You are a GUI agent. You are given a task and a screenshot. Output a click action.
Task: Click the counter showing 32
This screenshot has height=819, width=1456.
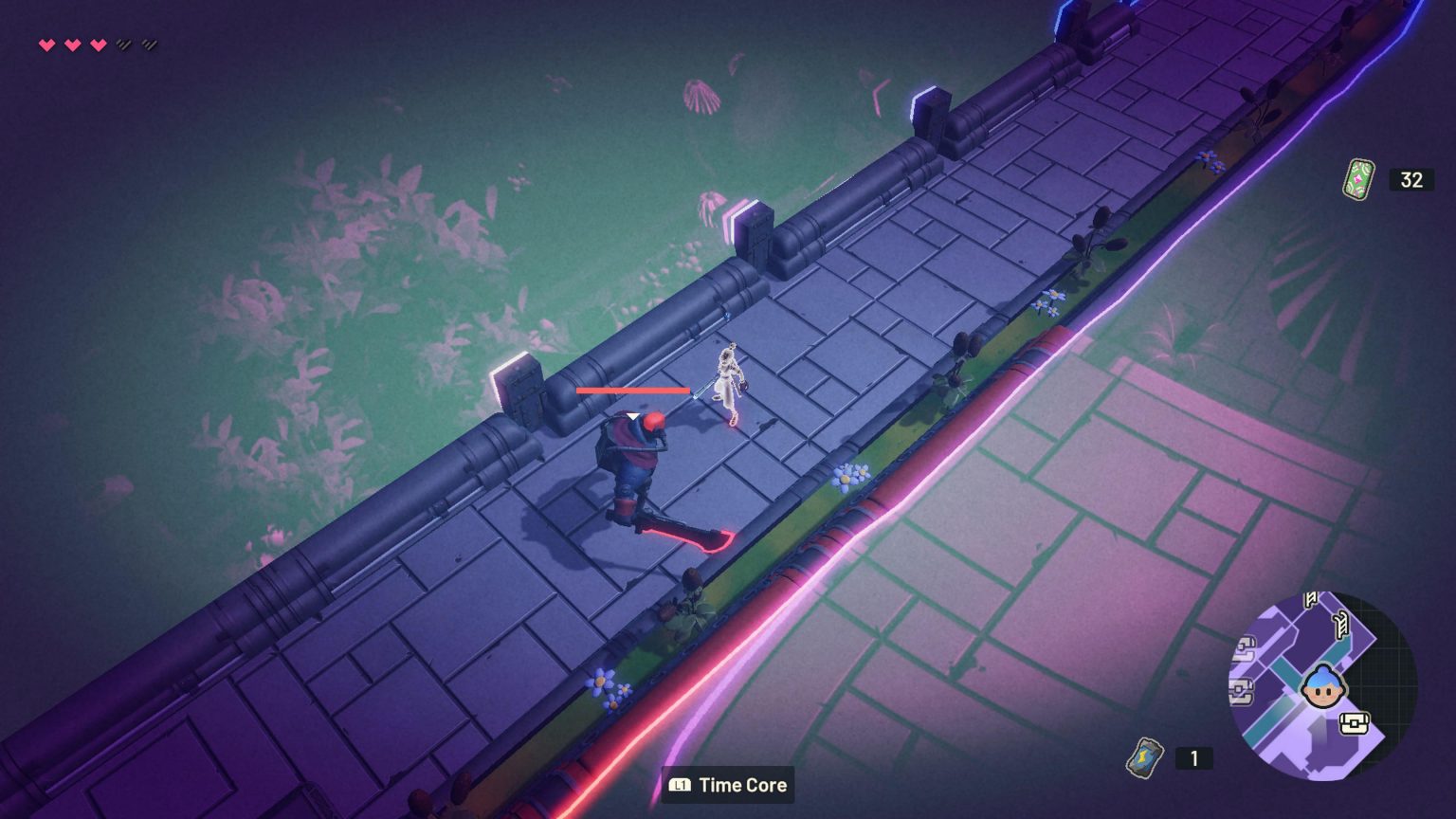[1410, 178]
